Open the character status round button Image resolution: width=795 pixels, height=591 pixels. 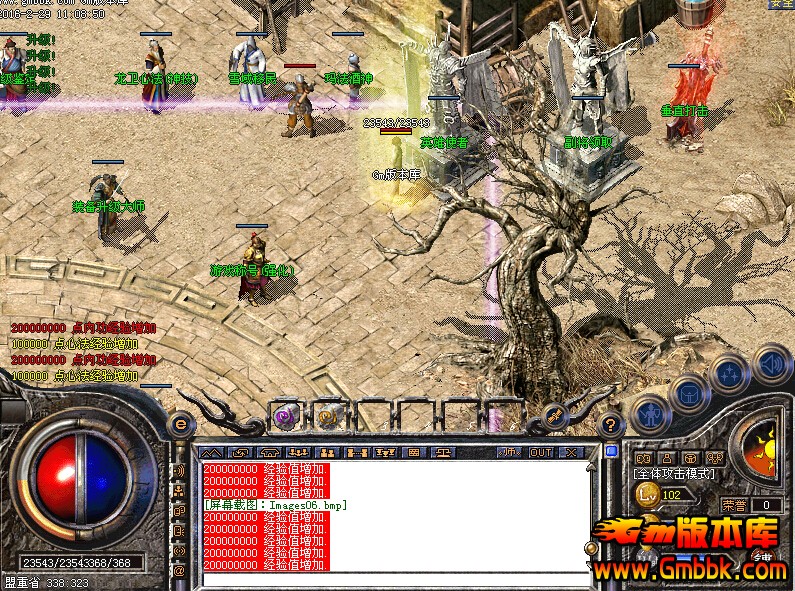(651, 411)
